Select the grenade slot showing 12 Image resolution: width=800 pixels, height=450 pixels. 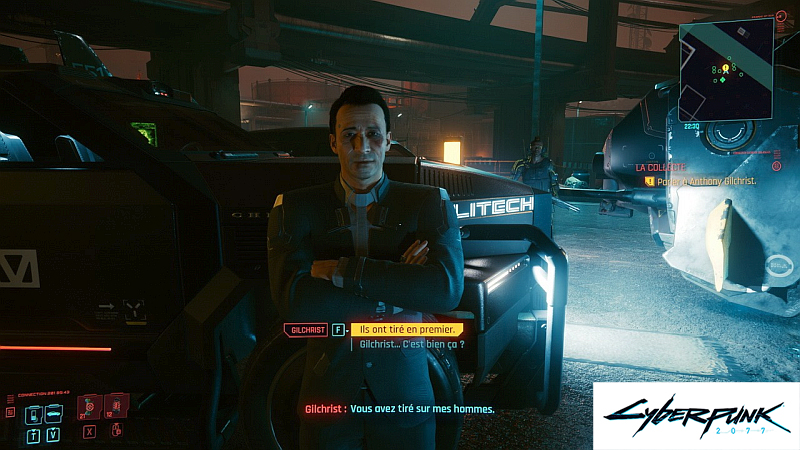tap(115, 407)
